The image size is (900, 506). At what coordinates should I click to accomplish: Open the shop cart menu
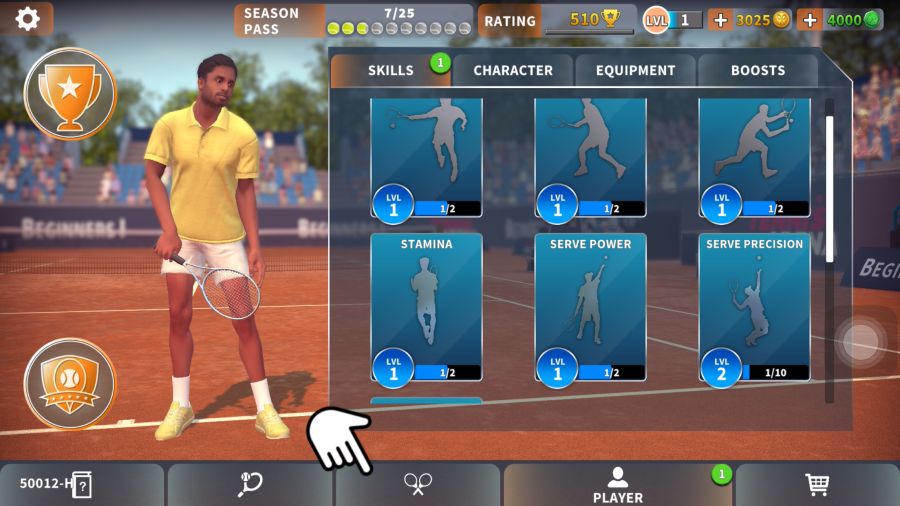coord(817,485)
